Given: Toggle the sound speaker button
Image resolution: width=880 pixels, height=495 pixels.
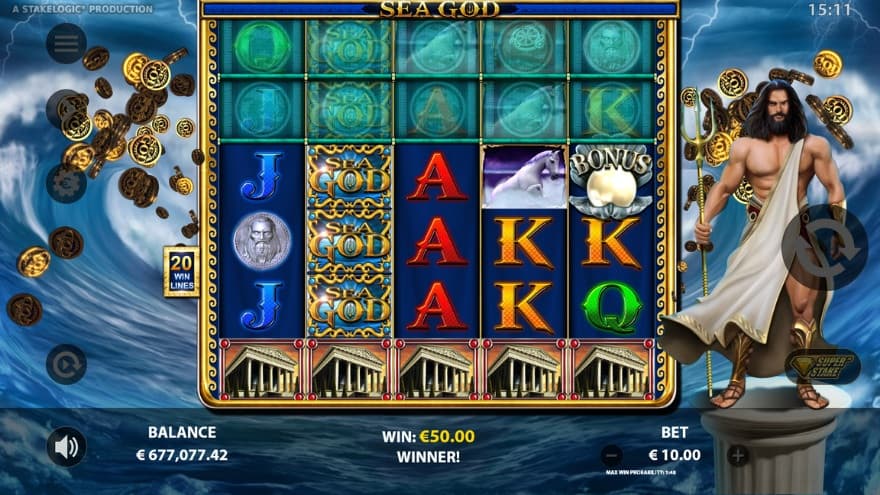Looking at the screenshot, I should (66, 447).
